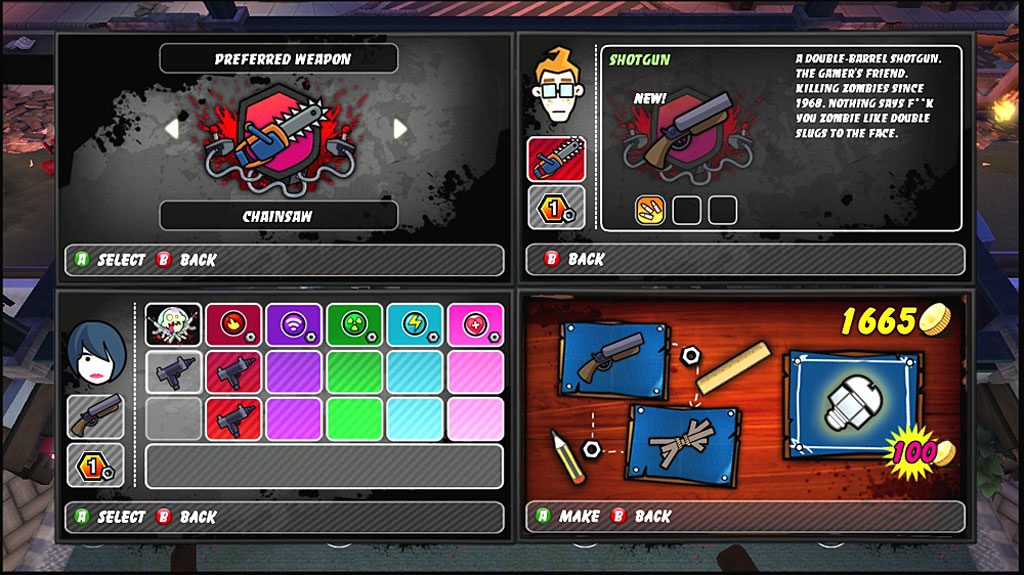Open the level 1 badge slot beneath the chainsaw slot
This screenshot has width=1024, height=575.
(x=556, y=208)
